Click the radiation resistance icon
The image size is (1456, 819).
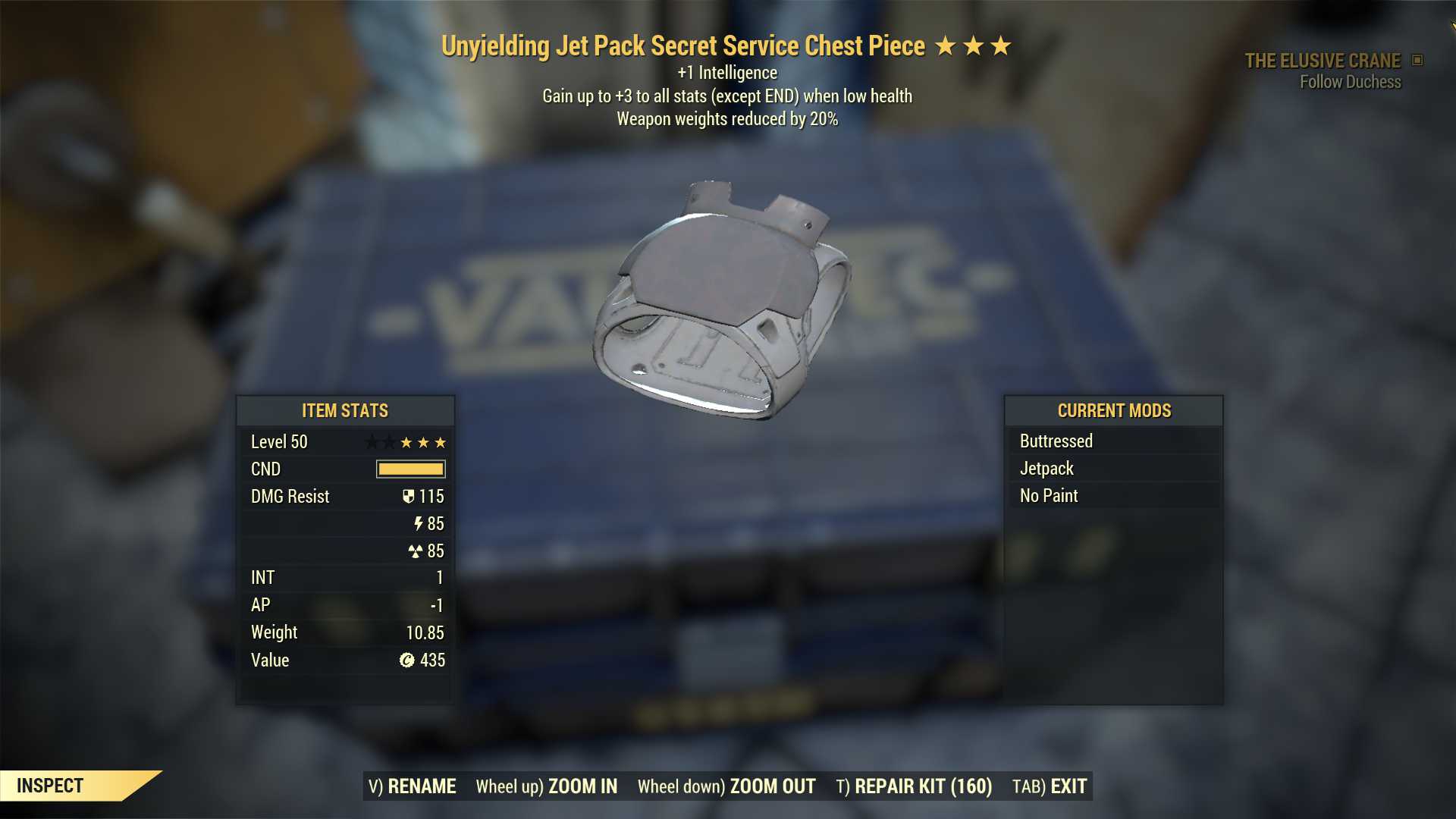417,551
